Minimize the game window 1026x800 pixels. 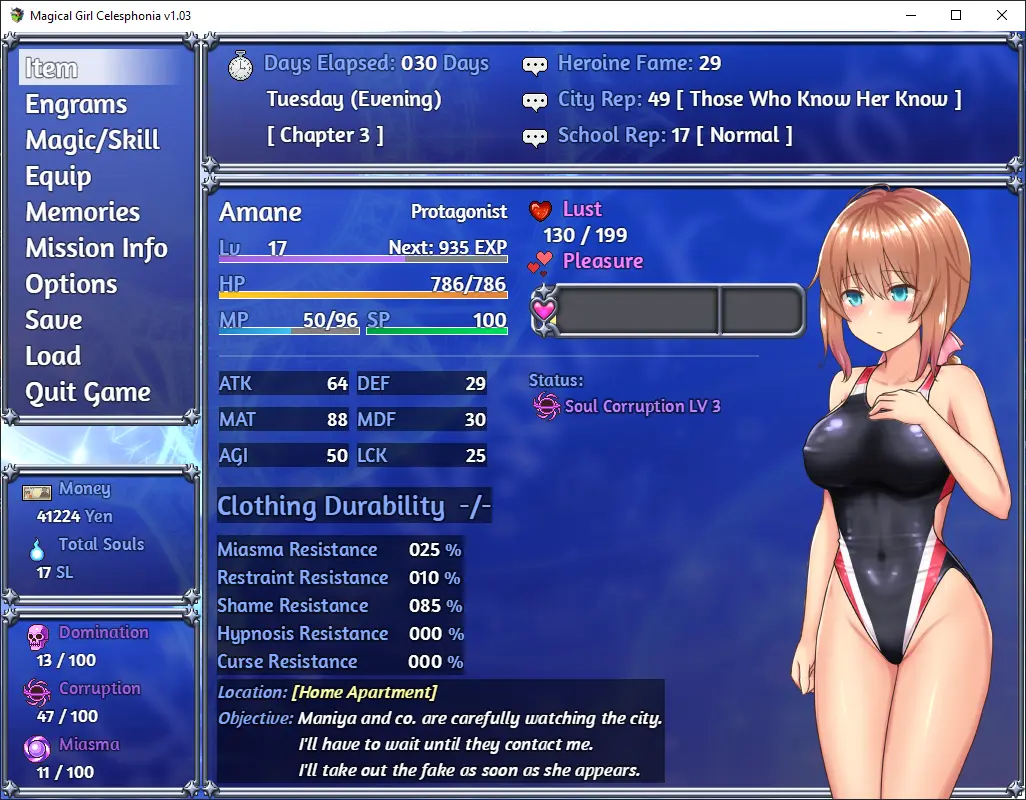click(910, 15)
